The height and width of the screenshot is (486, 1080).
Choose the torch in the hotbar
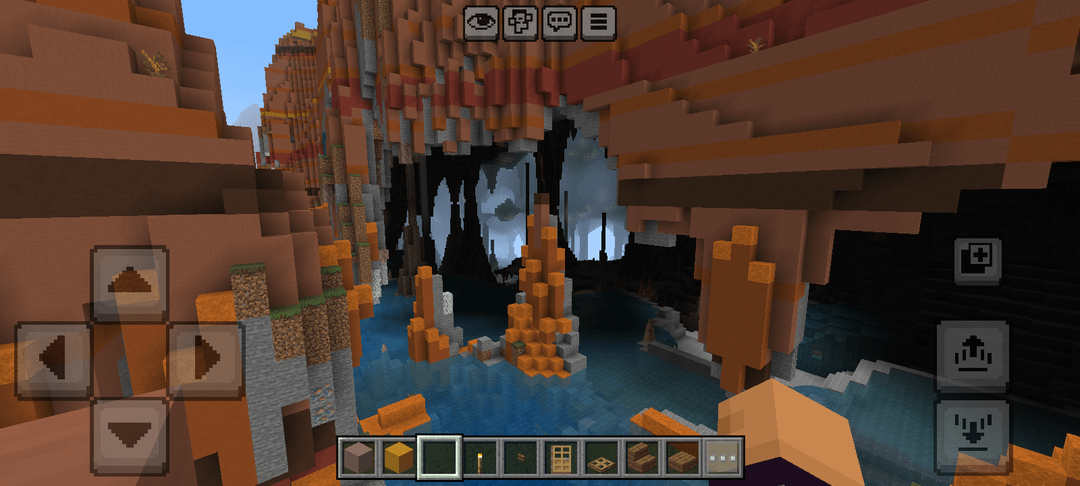coord(481,457)
